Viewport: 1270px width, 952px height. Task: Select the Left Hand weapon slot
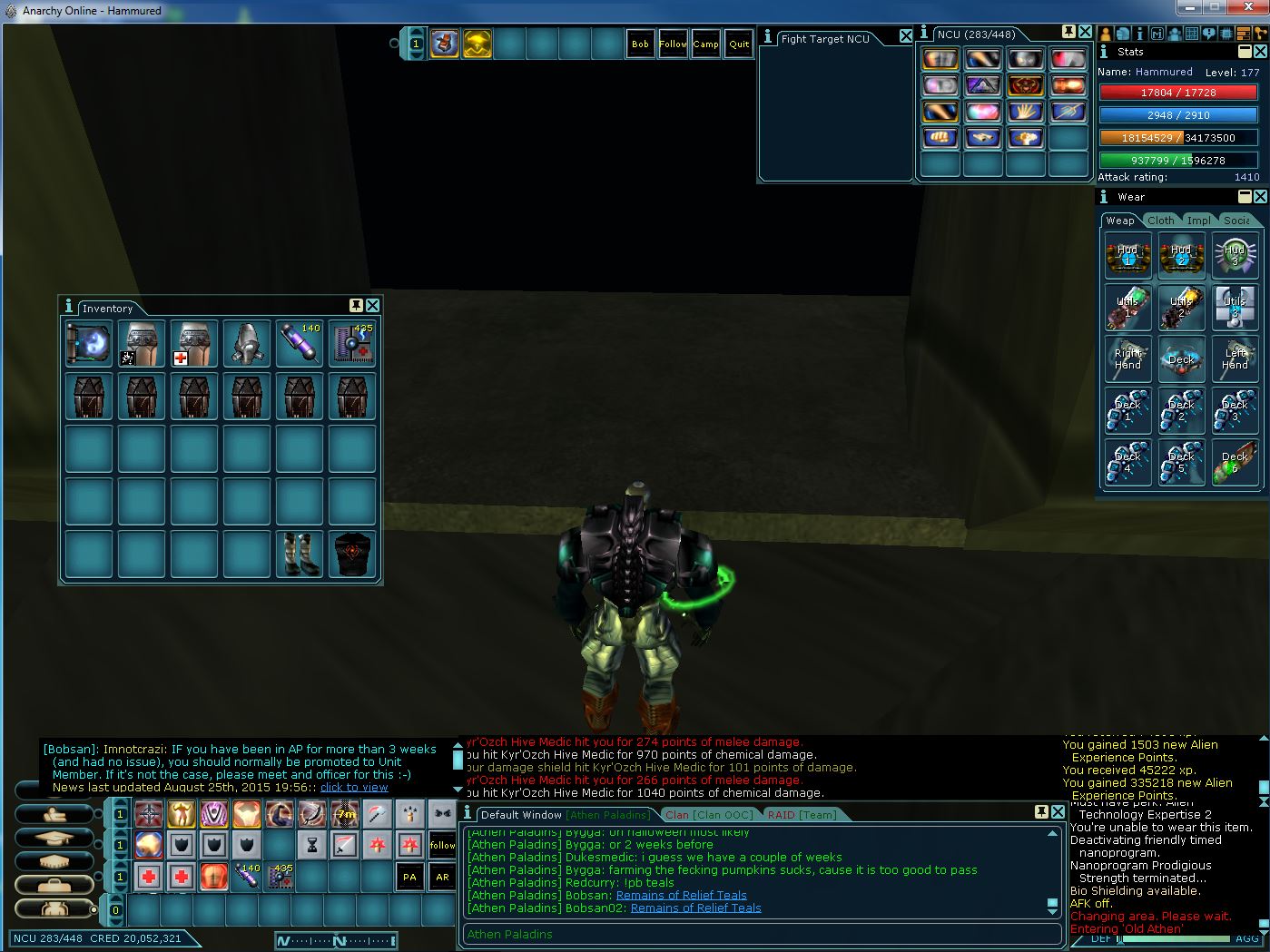coord(1235,359)
